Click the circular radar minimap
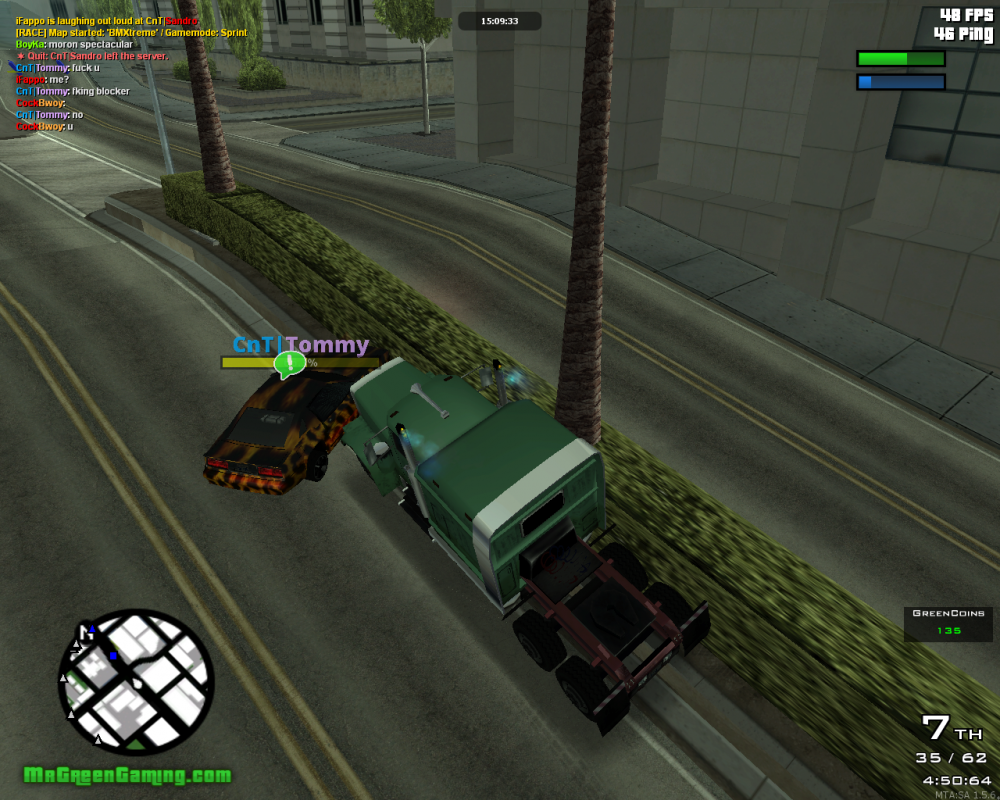Viewport: 1000px width, 800px height. click(136, 682)
